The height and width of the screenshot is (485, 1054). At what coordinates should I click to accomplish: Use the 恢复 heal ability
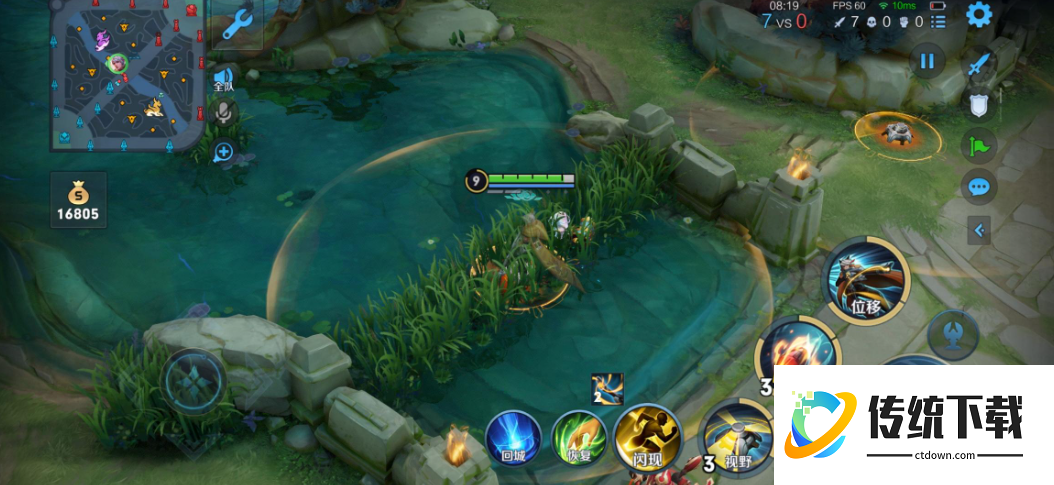click(x=579, y=438)
